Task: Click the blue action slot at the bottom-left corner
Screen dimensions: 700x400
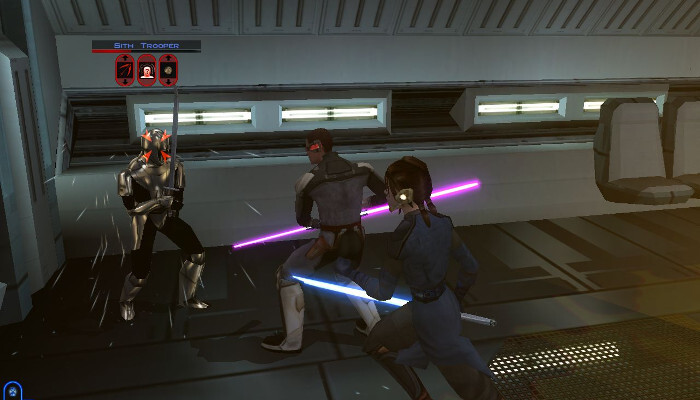Action: pos(12,391)
